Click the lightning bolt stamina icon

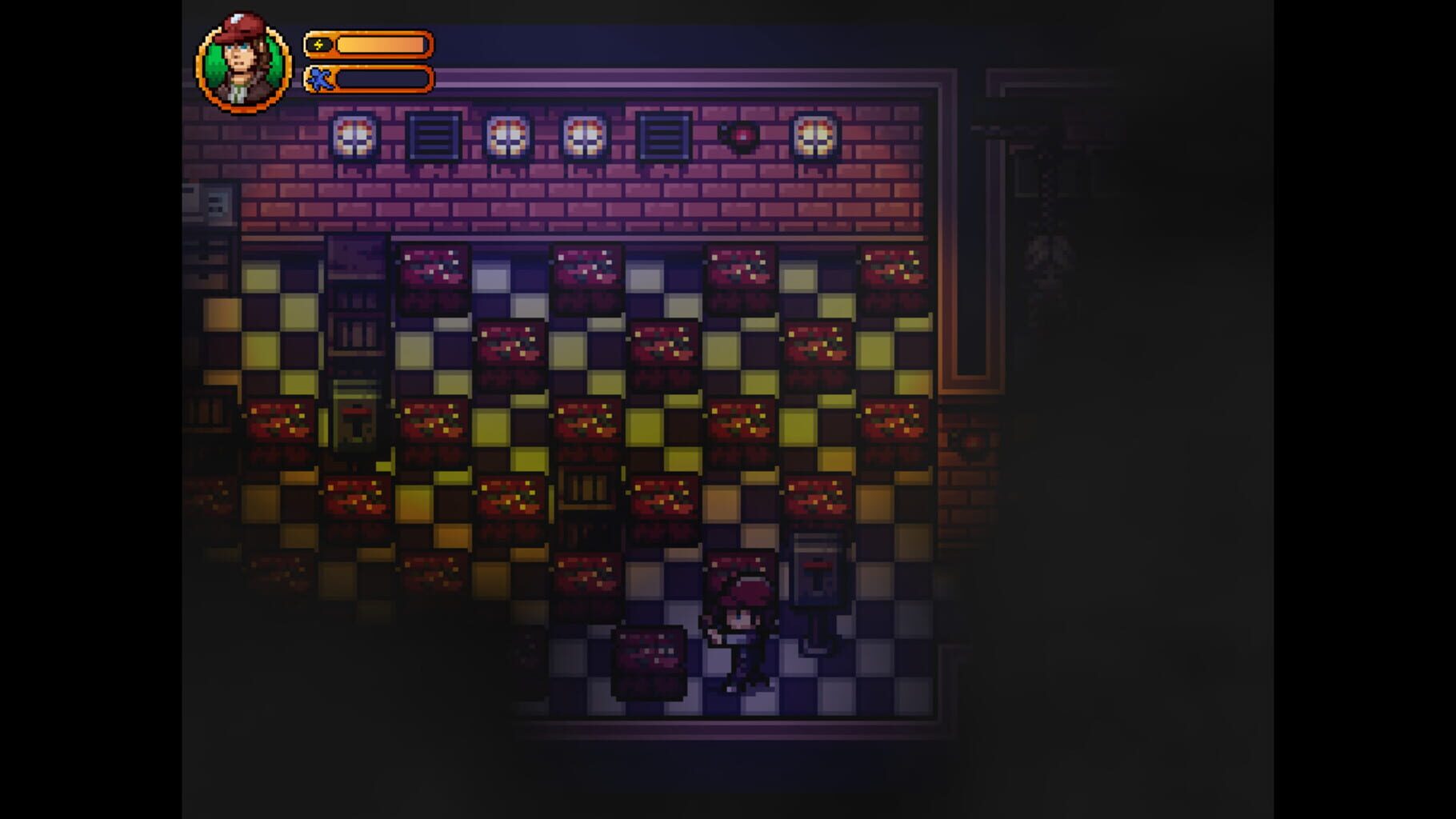pyautogui.click(x=320, y=45)
